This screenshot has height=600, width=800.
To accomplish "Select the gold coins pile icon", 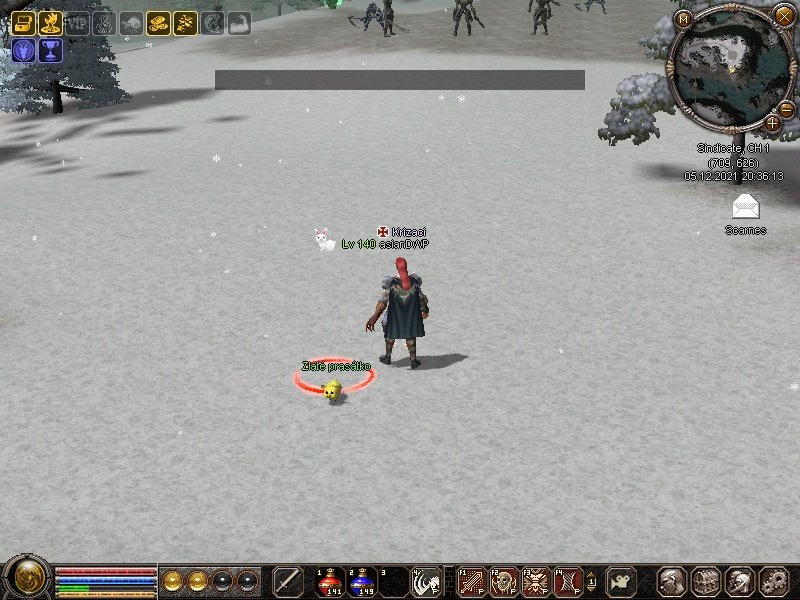I will tap(158, 23).
